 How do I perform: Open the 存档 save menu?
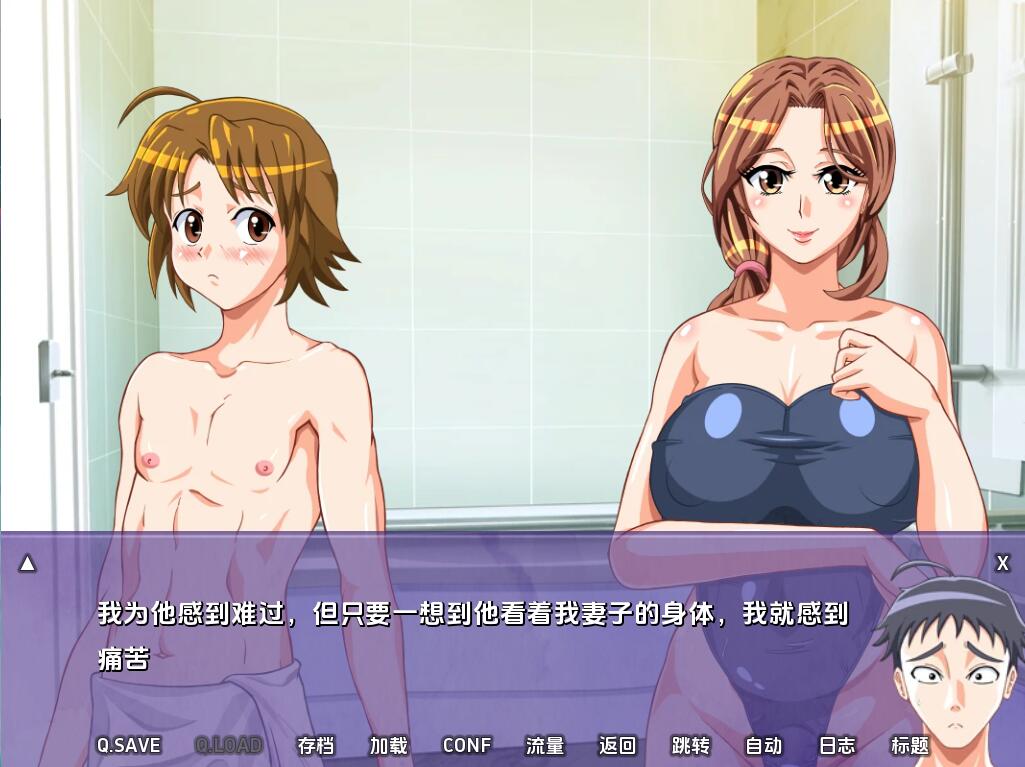[x=315, y=745]
